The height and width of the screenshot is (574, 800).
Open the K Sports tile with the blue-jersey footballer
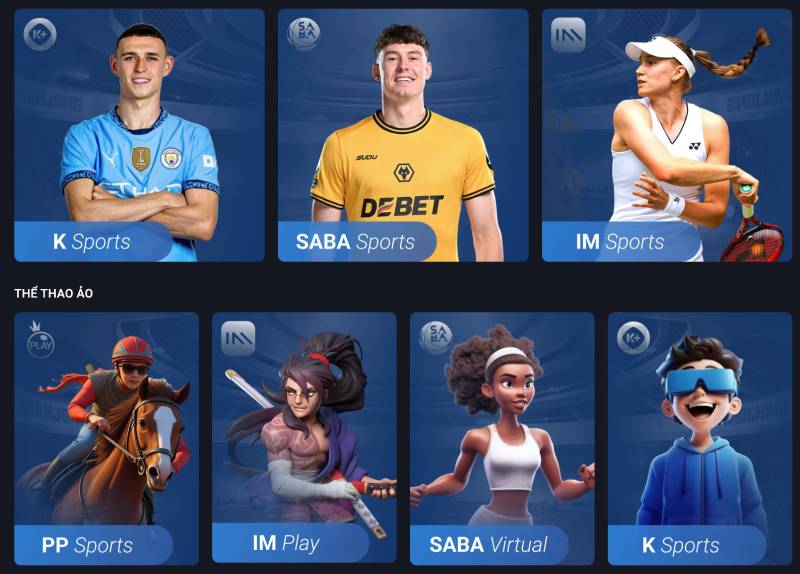139,136
